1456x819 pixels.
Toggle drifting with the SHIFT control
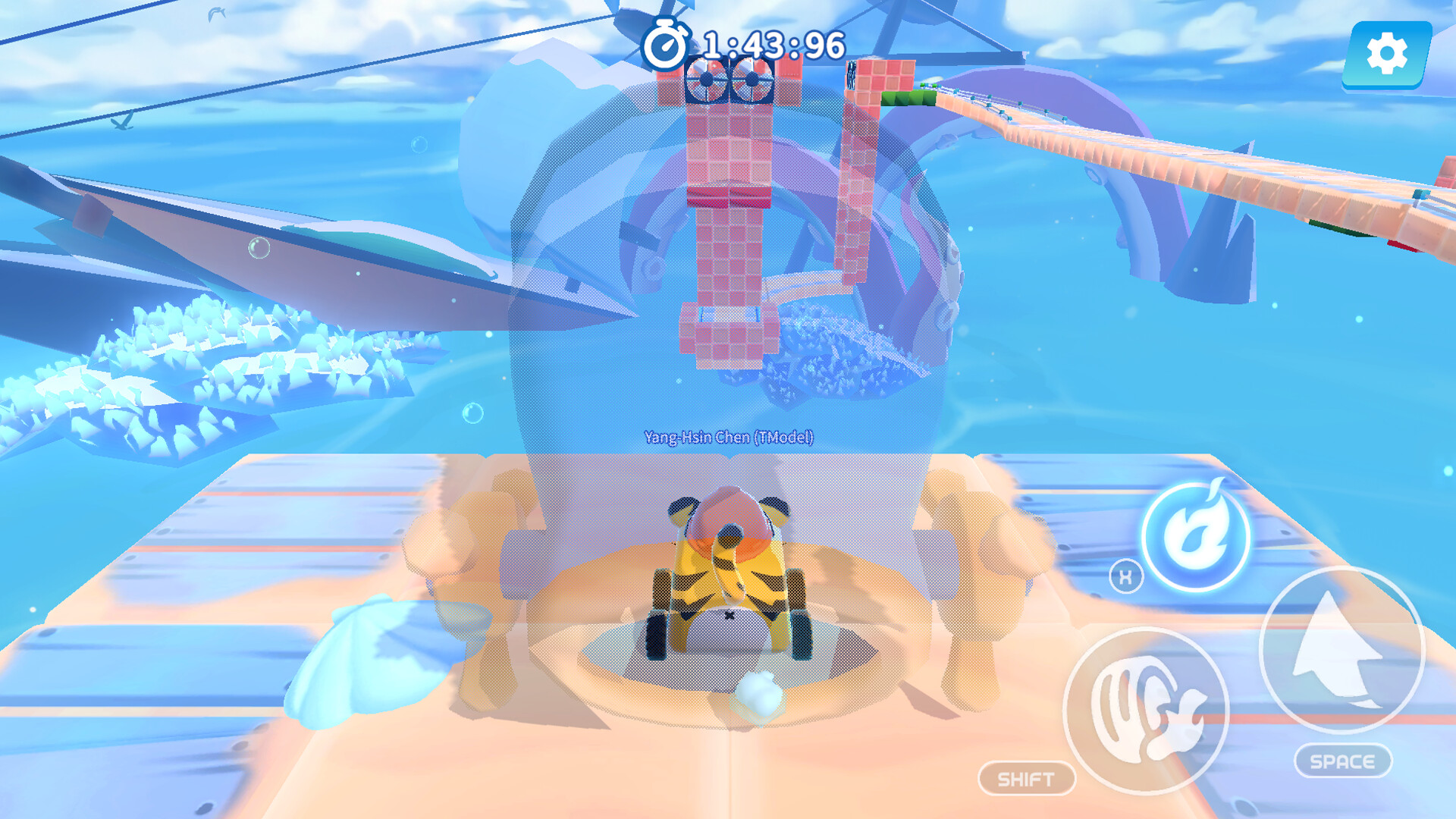point(1026,777)
